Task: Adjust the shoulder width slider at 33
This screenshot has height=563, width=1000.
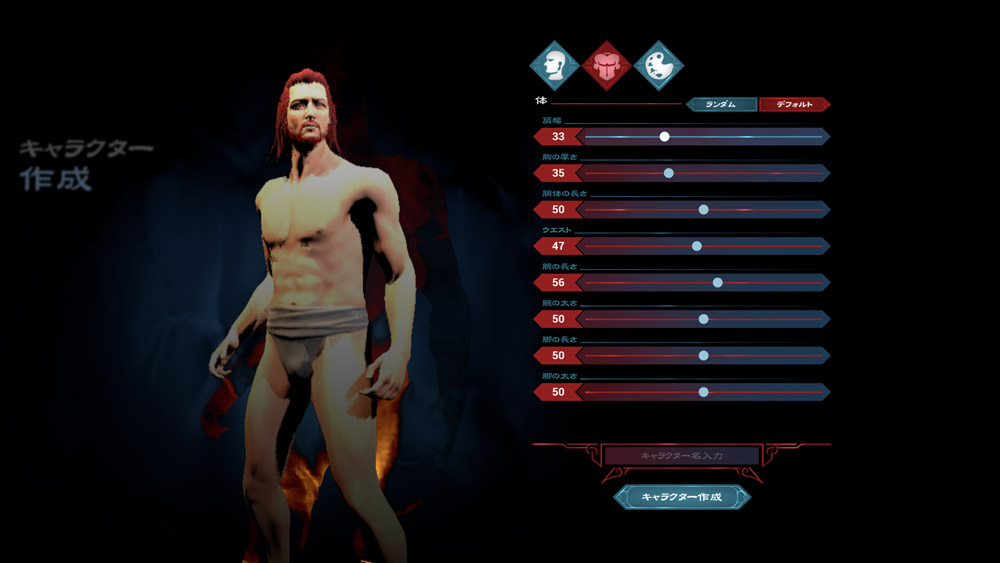Action: click(x=665, y=136)
